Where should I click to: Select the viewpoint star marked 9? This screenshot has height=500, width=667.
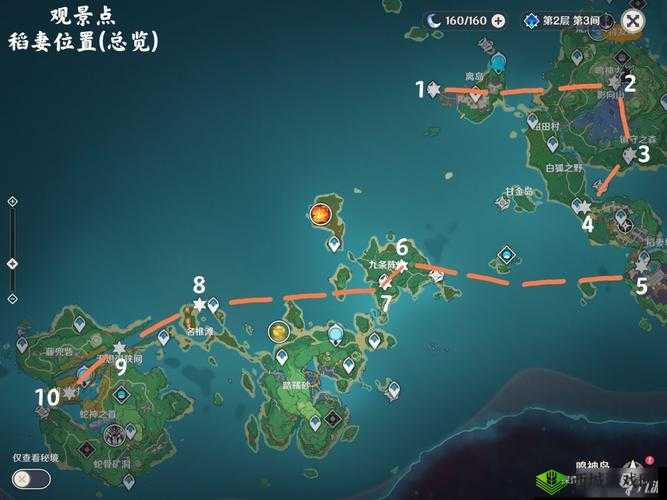point(120,348)
